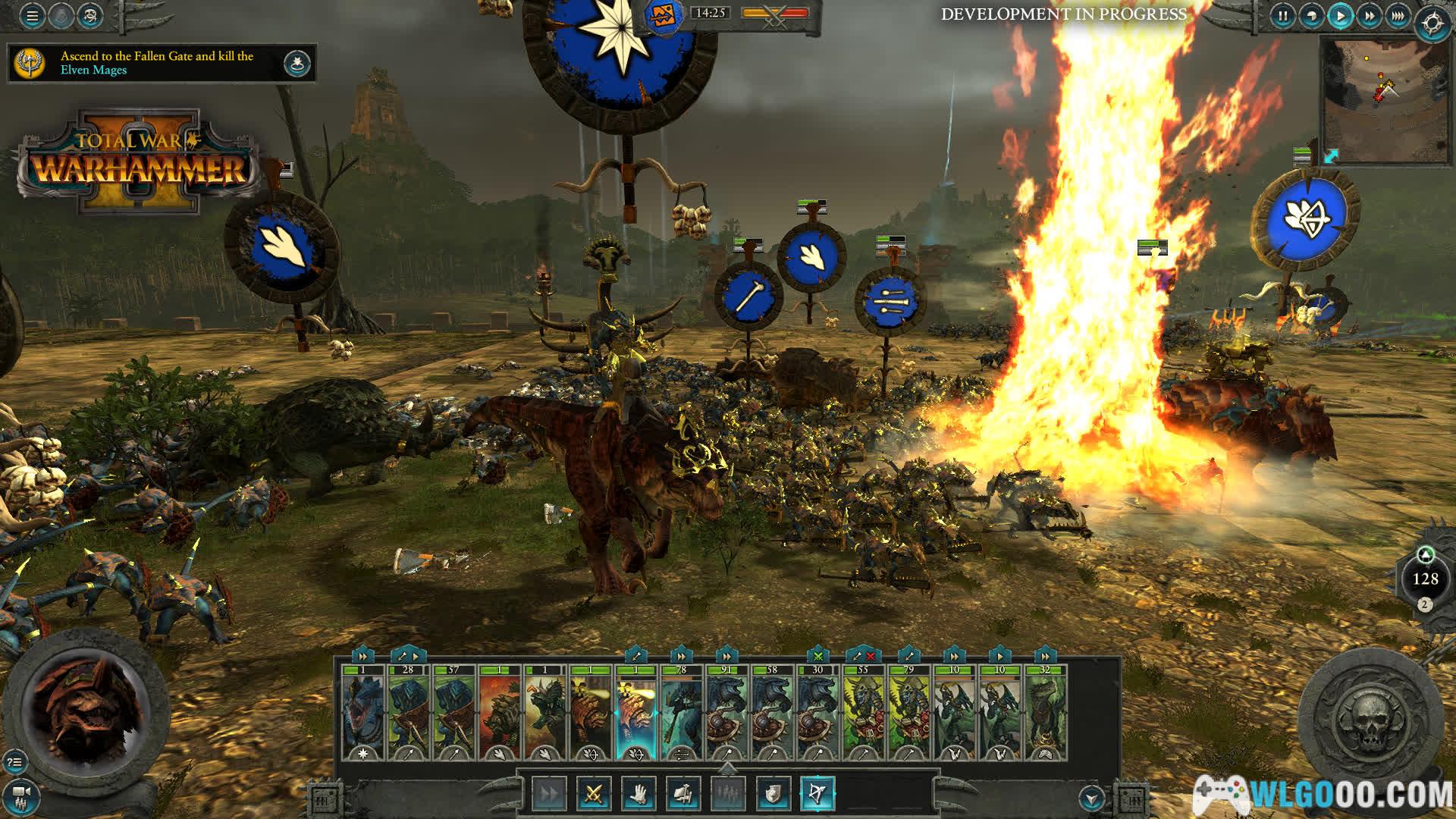Open the main menu hamburger button
Image resolution: width=1456 pixels, height=819 pixels.
tap(32, 16)
